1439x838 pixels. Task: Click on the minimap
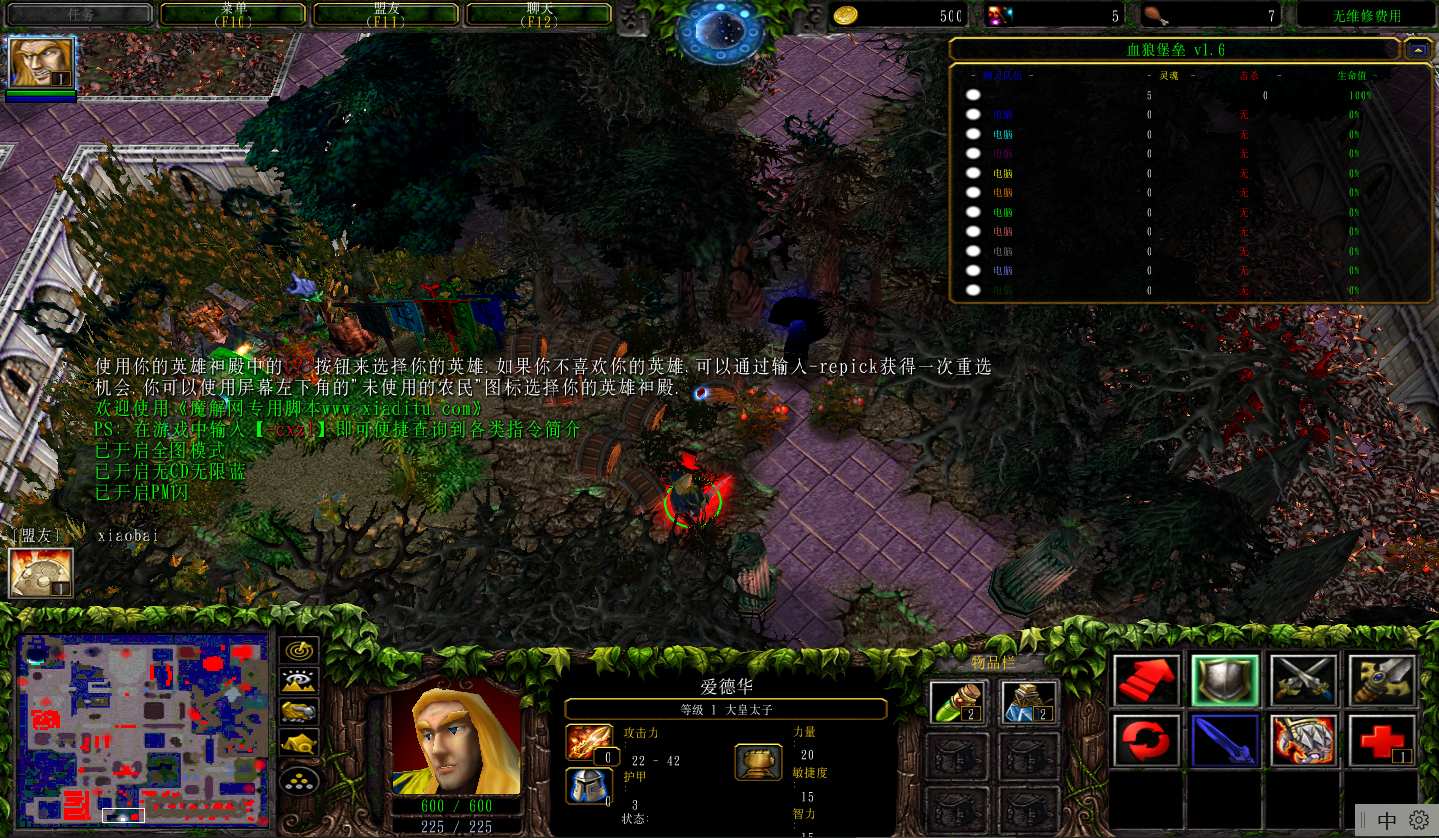pos(143,727)
